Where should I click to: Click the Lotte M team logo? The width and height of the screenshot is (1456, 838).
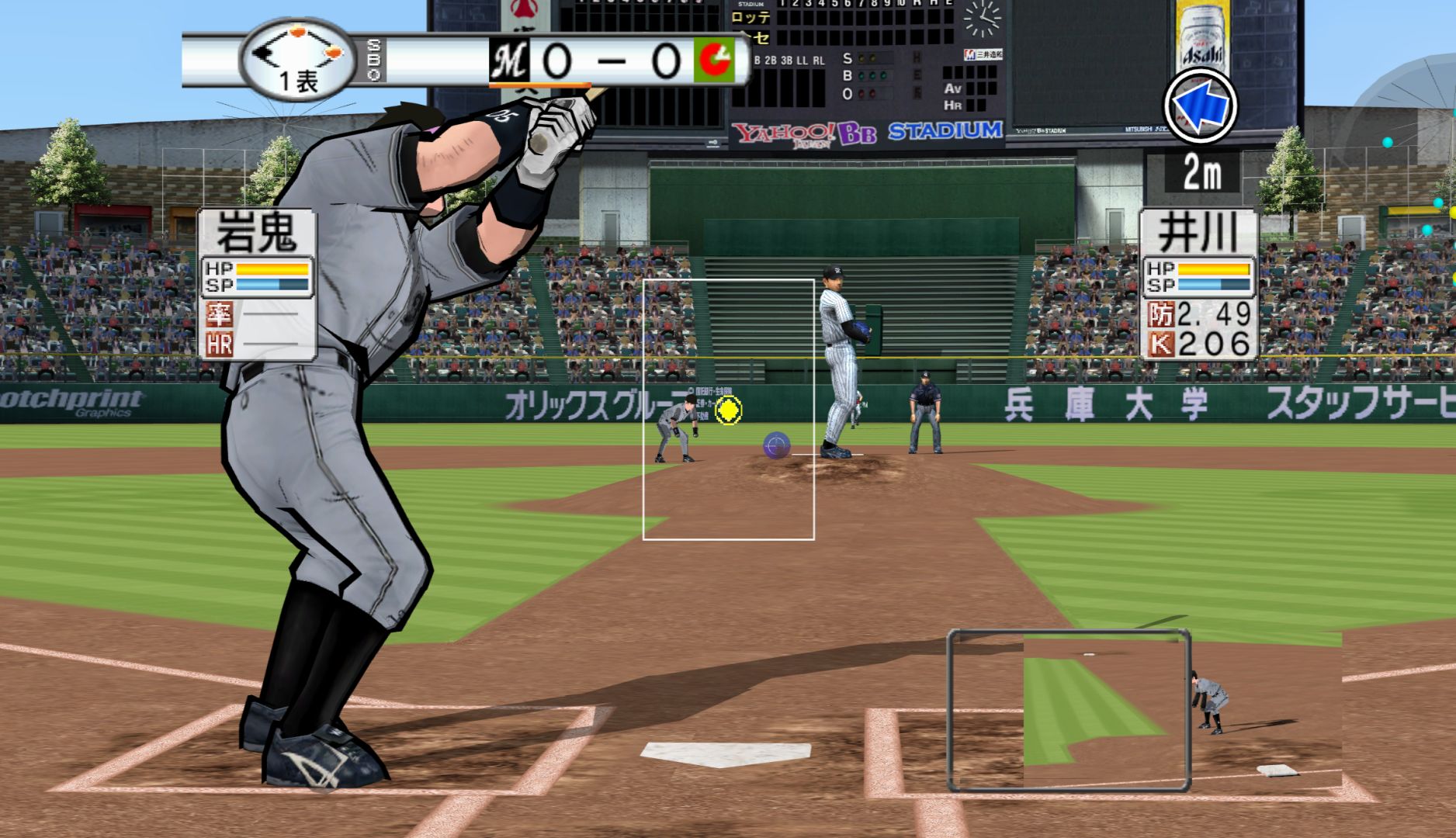pos(509,61)
